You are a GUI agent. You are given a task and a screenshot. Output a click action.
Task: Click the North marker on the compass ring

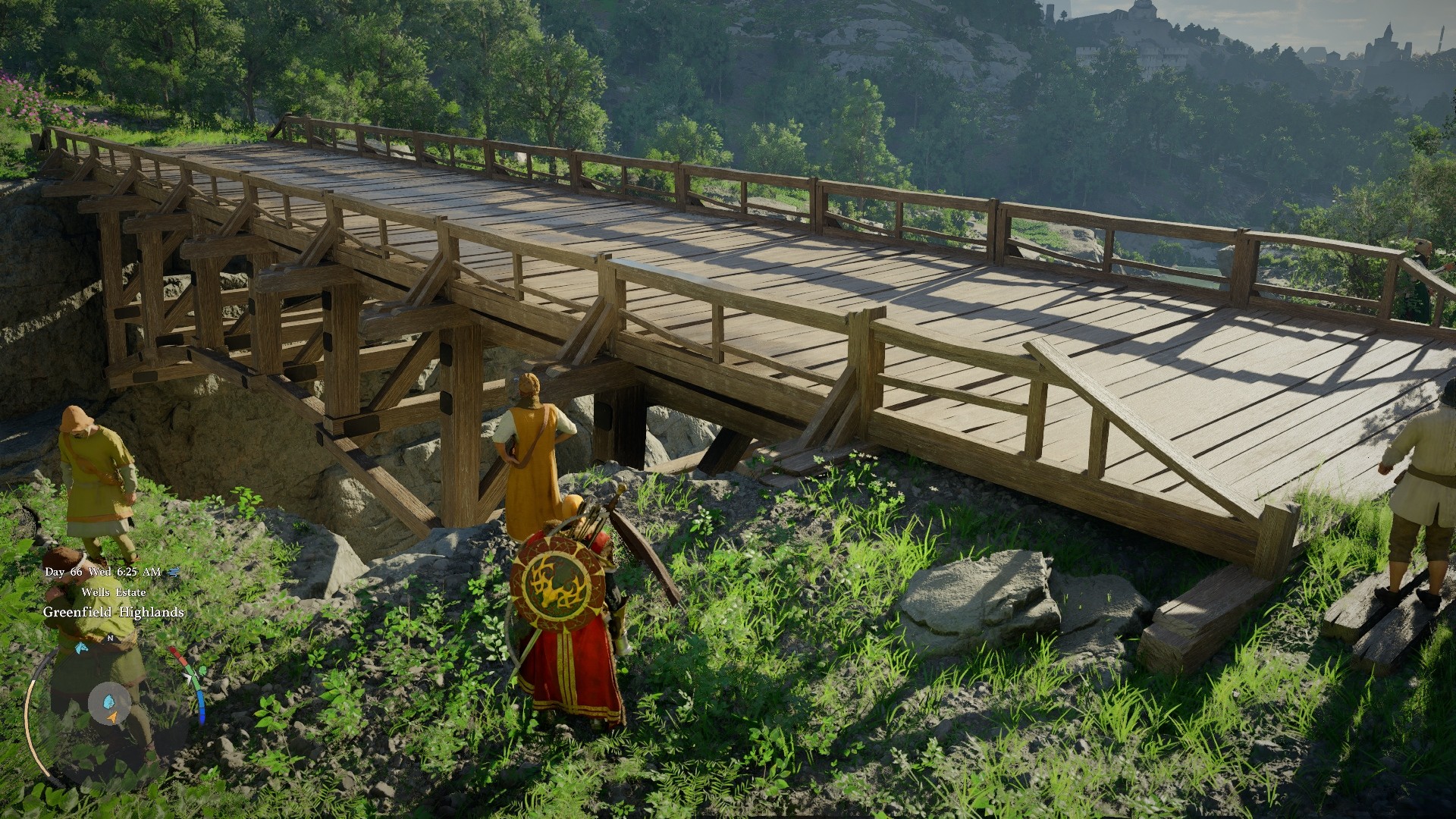(110, 639)
